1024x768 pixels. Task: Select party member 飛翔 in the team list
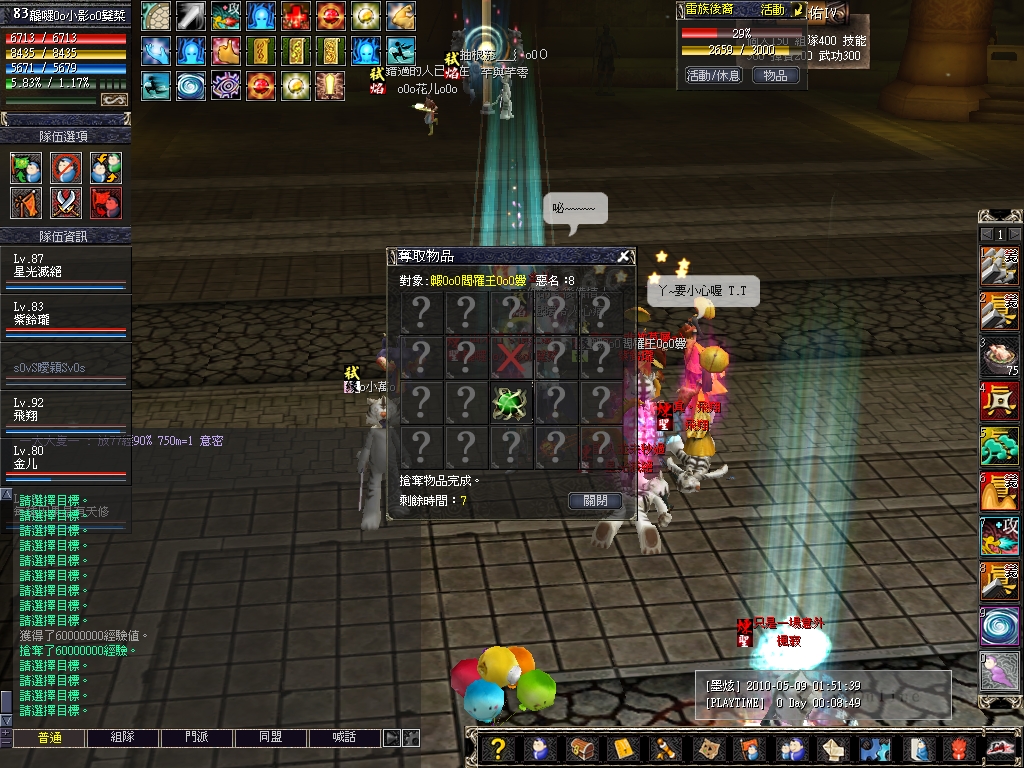[x=66, y=411]
